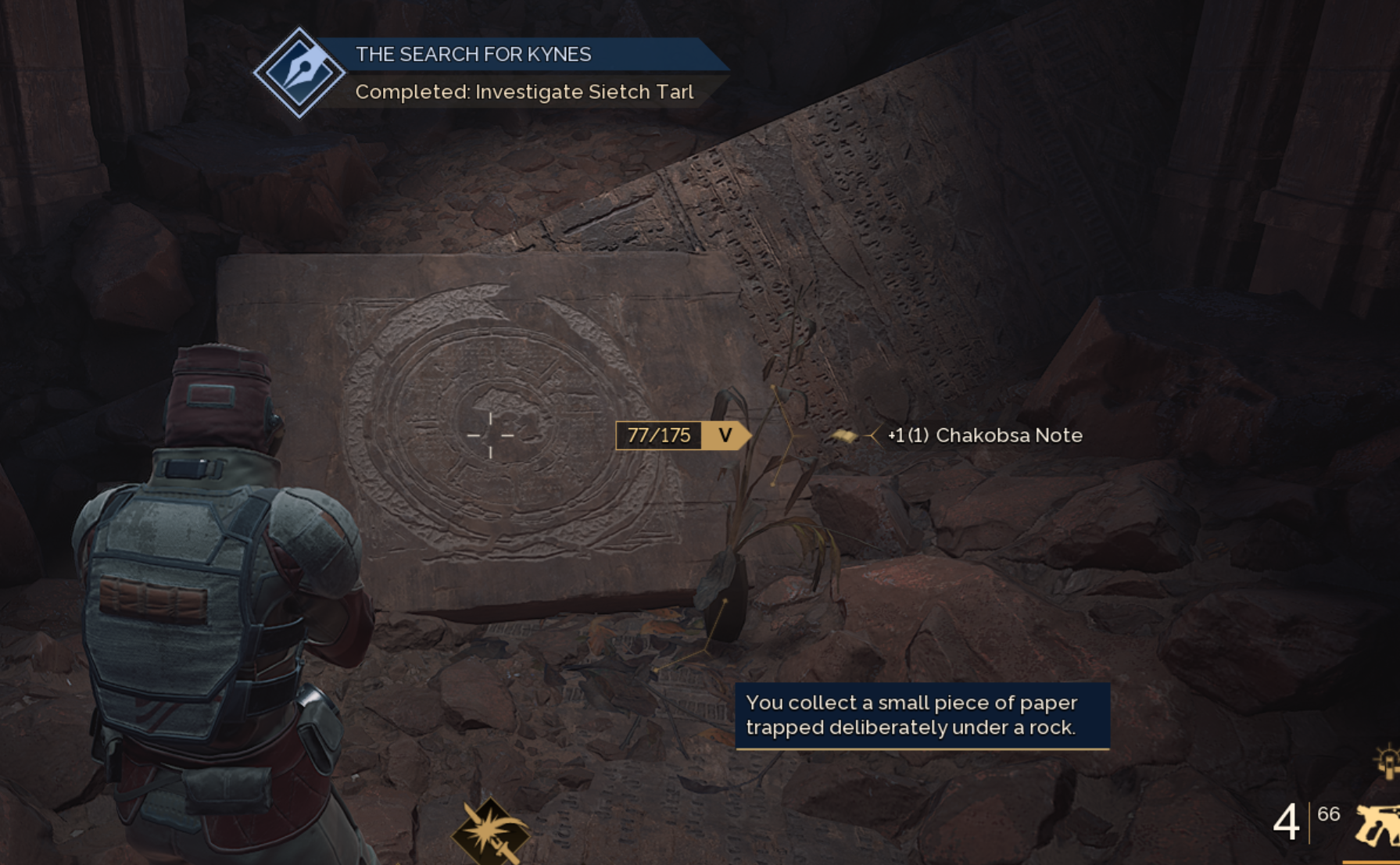This screenshot has width=1400, height=865.
Task: Click the quill diamond quest icon
Action: (x=299, y=73)
